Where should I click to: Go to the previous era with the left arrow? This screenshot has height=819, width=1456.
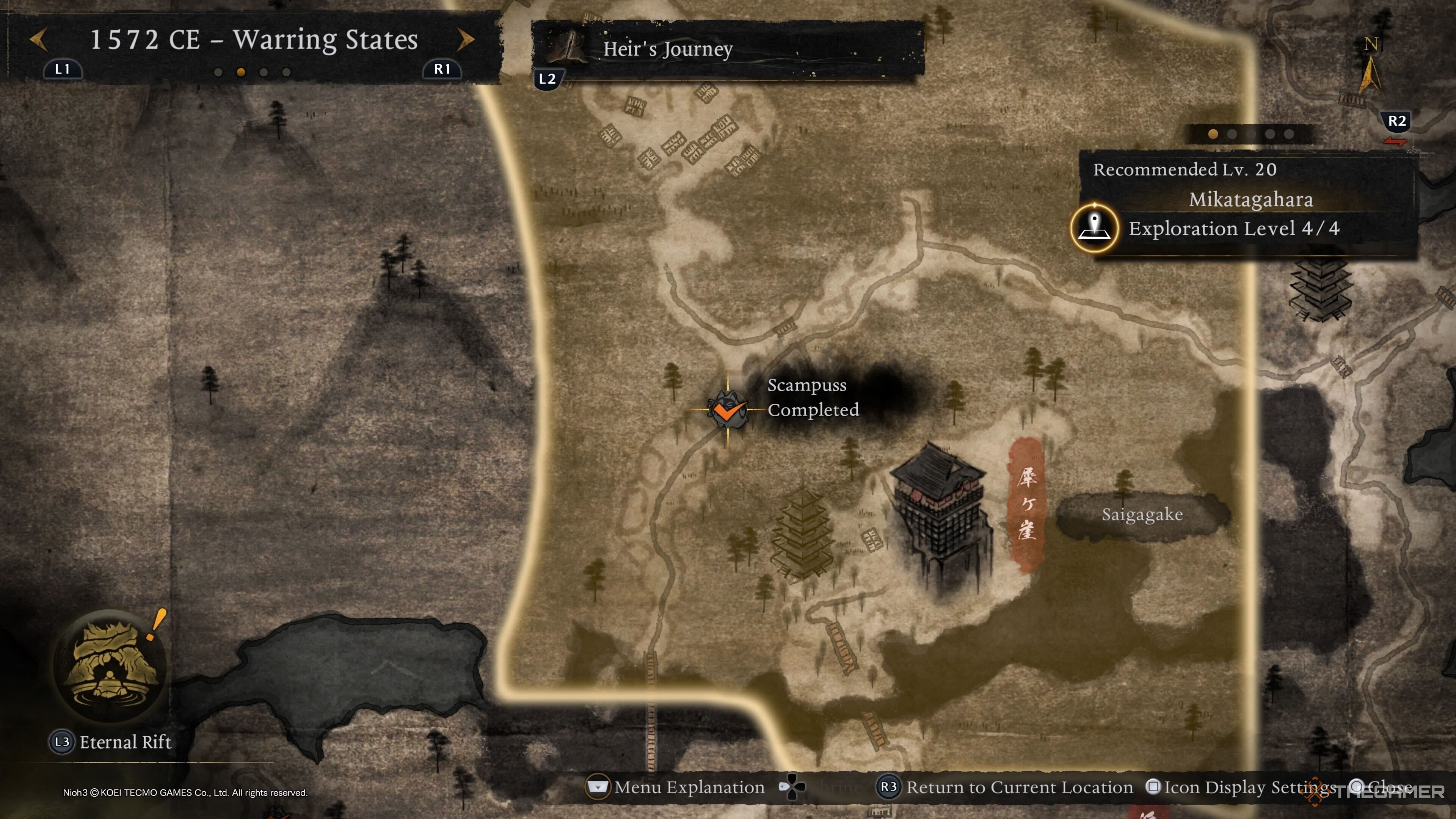tap(38, 39)
